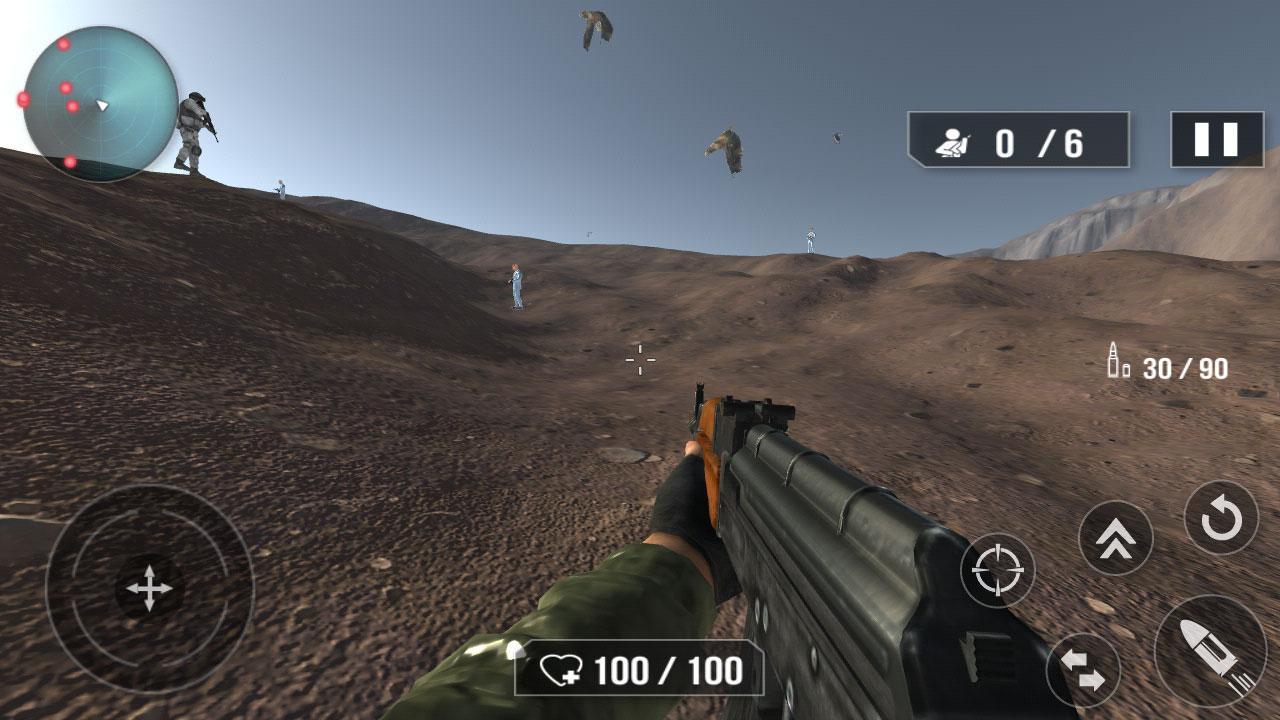Tap the circular radar minimap
This screenshot has height=720, width=1280.
click(100, 104)
